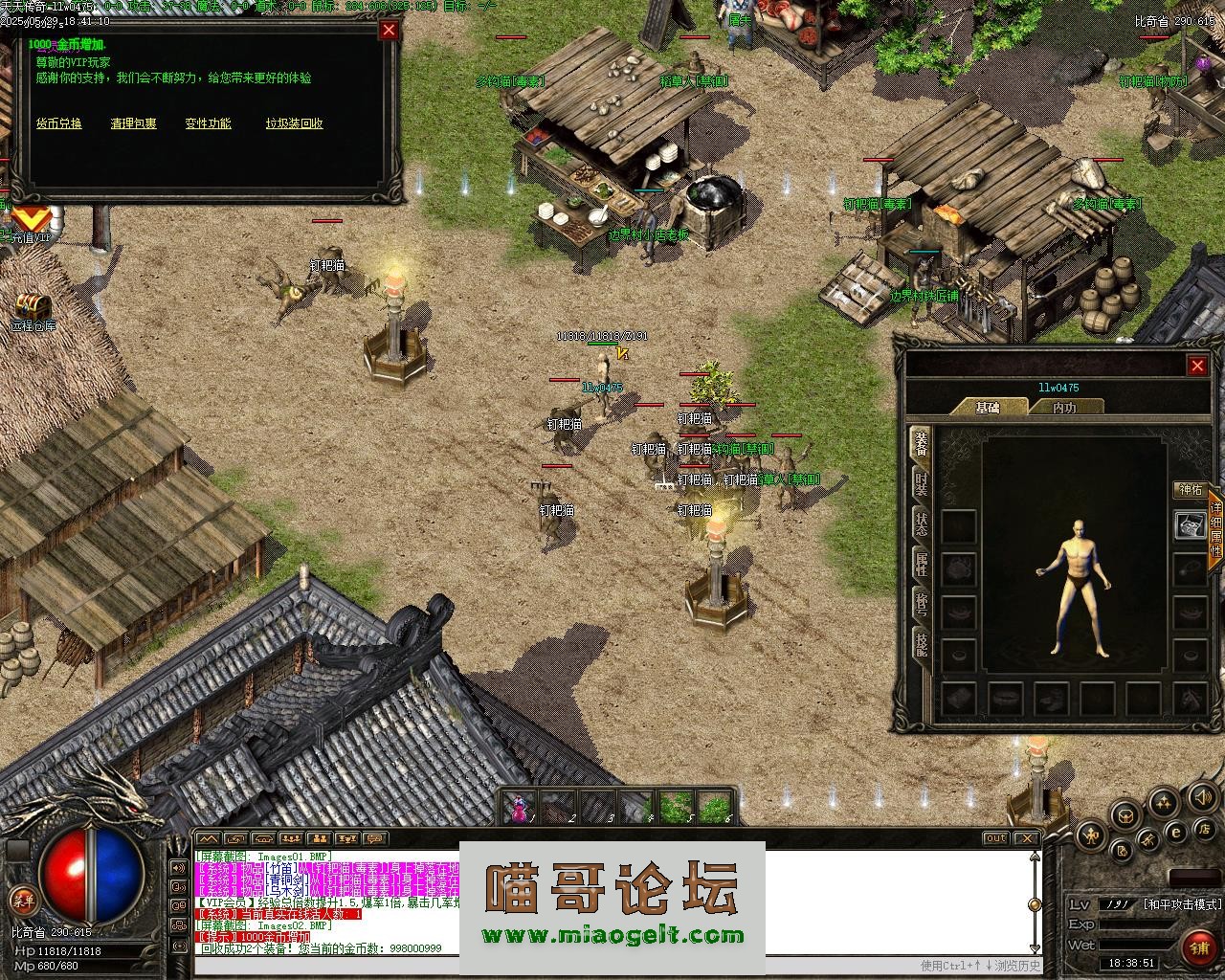Click the chat window 'out' button
This screenshot has height=980, width=1225.
[996, 838]
